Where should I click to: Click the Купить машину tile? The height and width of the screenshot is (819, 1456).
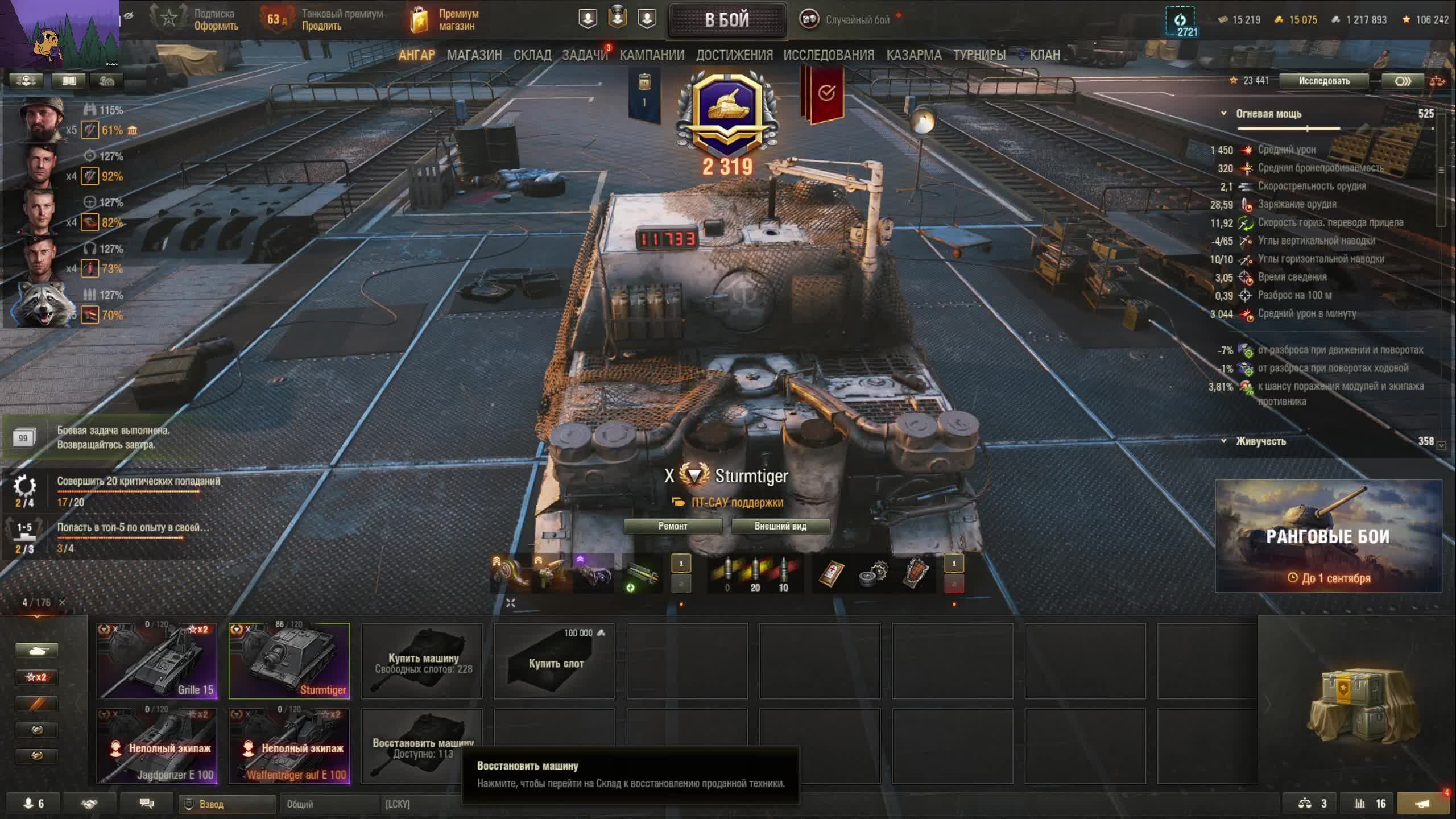pyautogui.click(x=422, y=661)
